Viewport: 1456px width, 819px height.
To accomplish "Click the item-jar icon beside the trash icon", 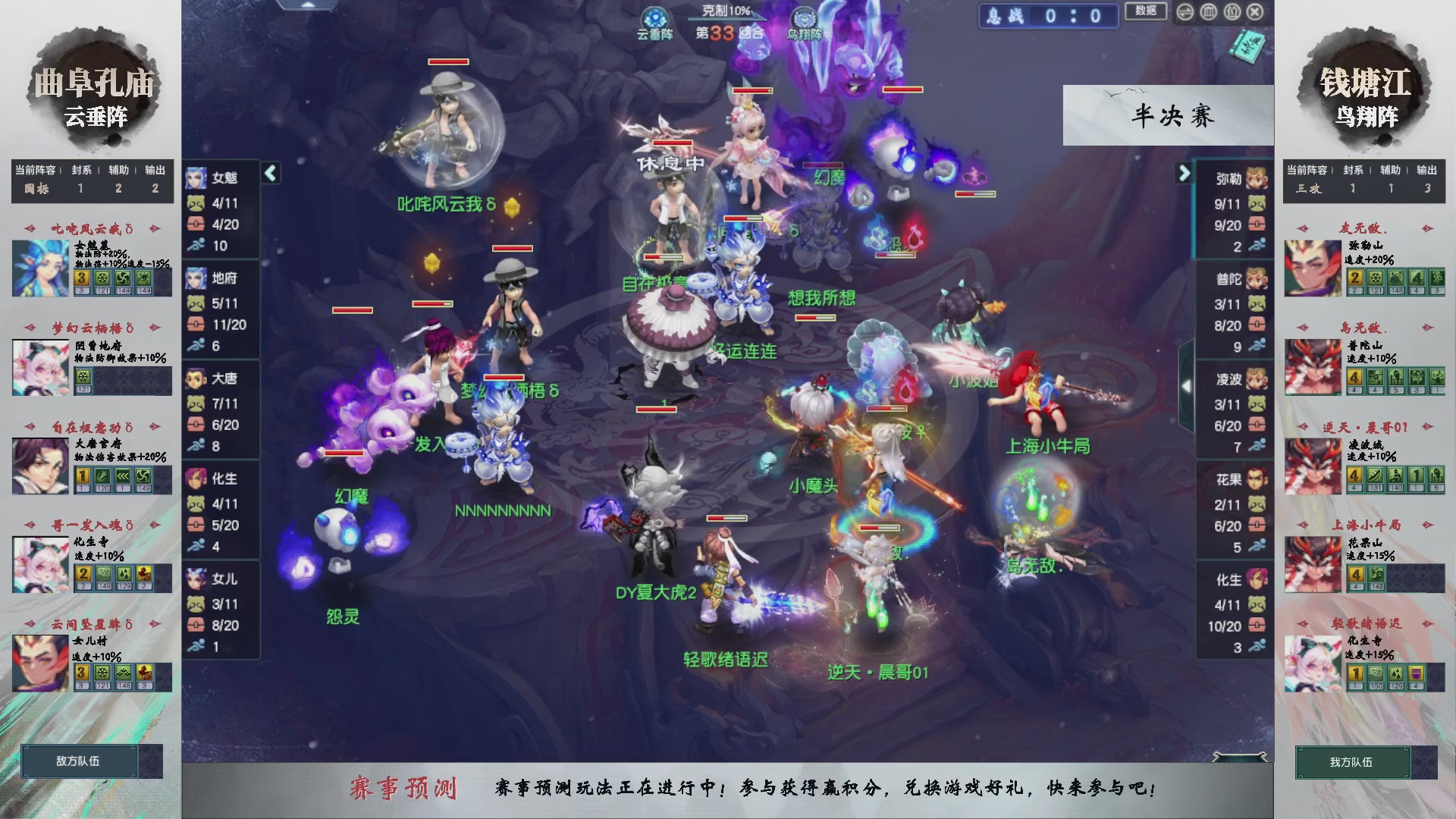I will [x=1232, y=11].
